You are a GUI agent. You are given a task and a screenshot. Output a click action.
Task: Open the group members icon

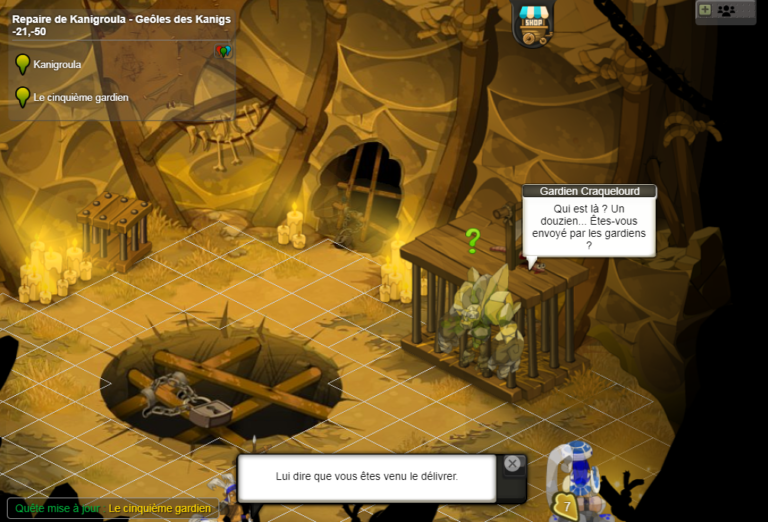[726, 10]
